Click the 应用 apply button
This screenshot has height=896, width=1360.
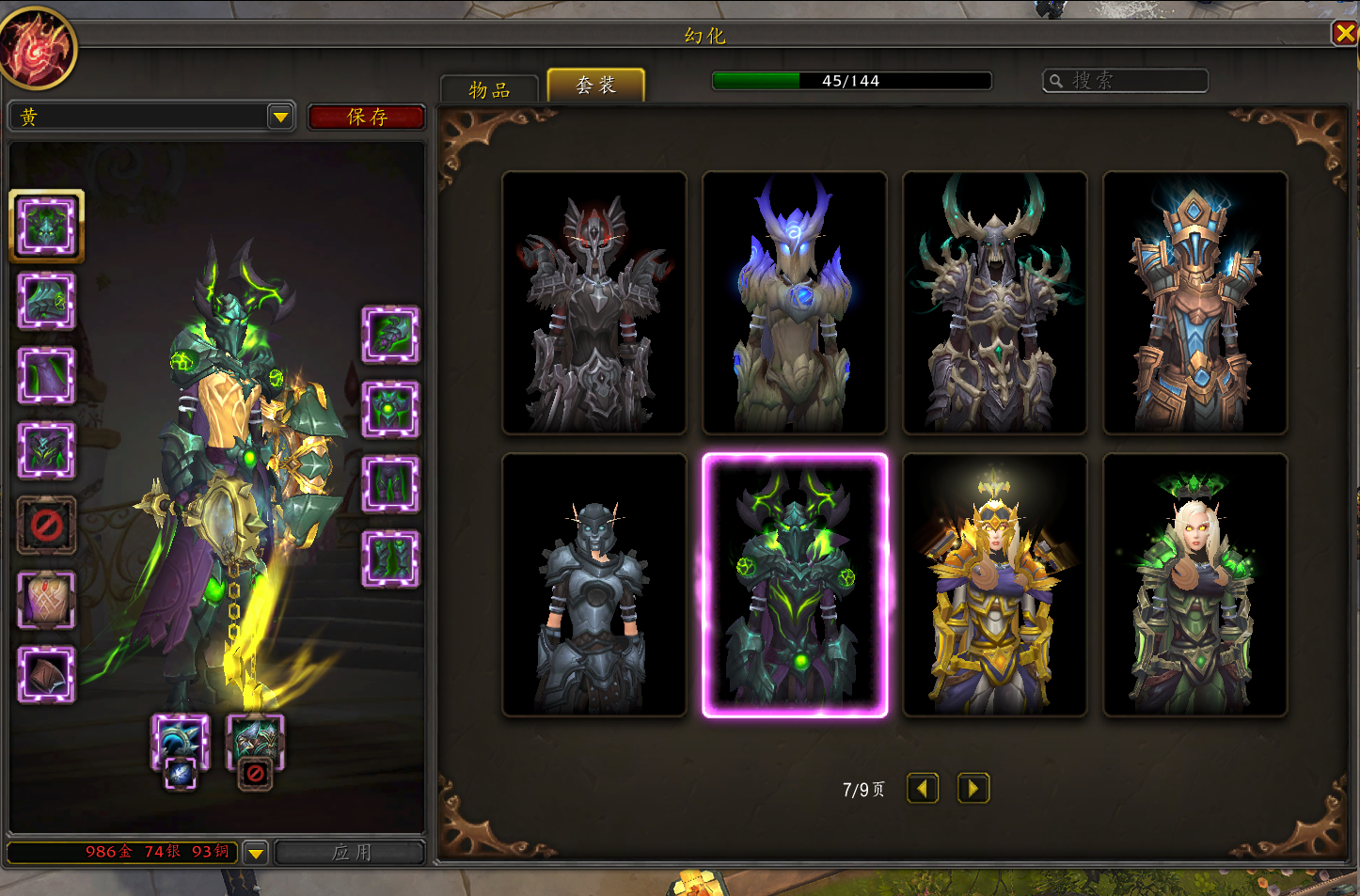click(x=351, y=852)
